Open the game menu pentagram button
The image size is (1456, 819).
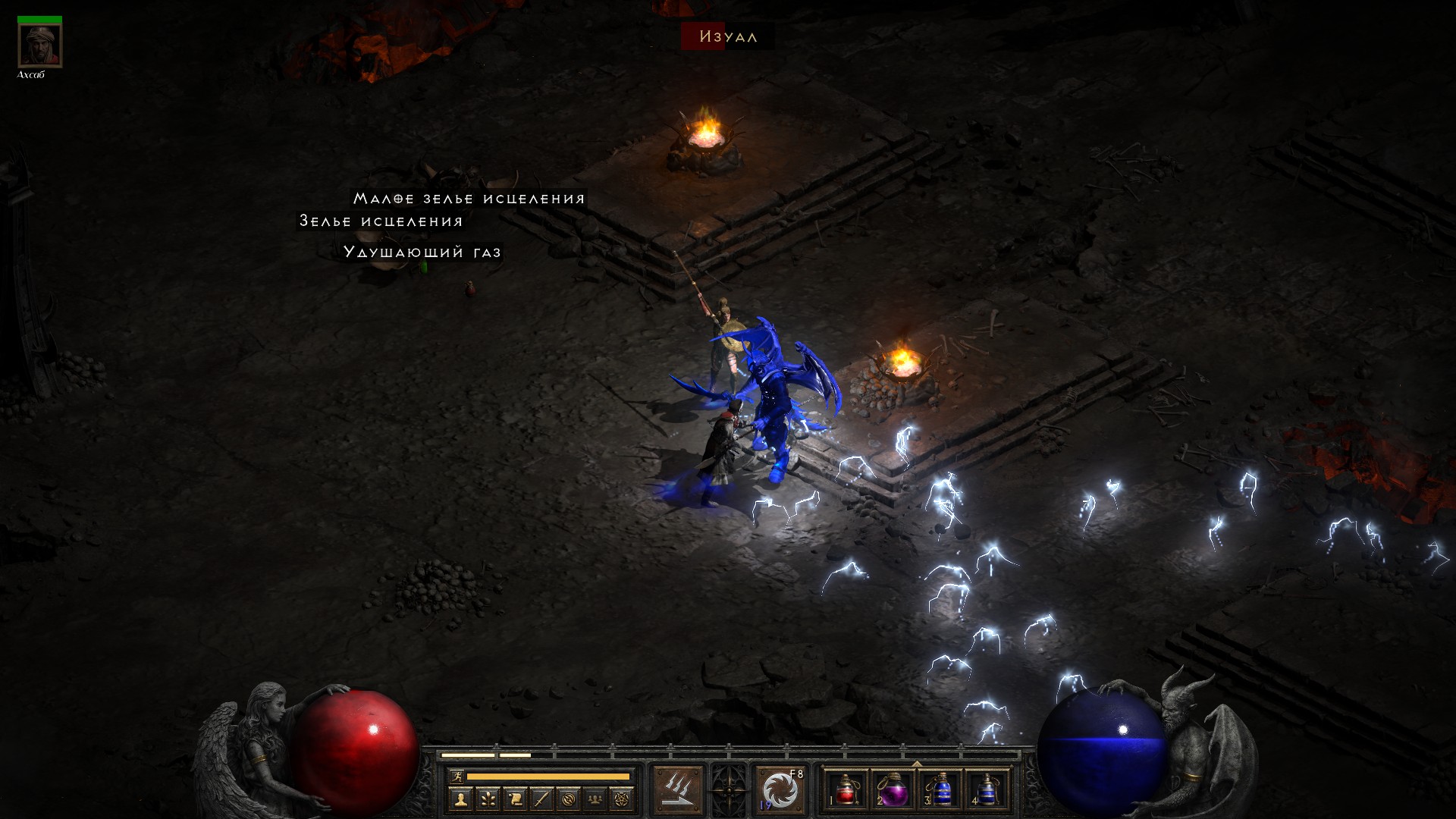point(623,799)
